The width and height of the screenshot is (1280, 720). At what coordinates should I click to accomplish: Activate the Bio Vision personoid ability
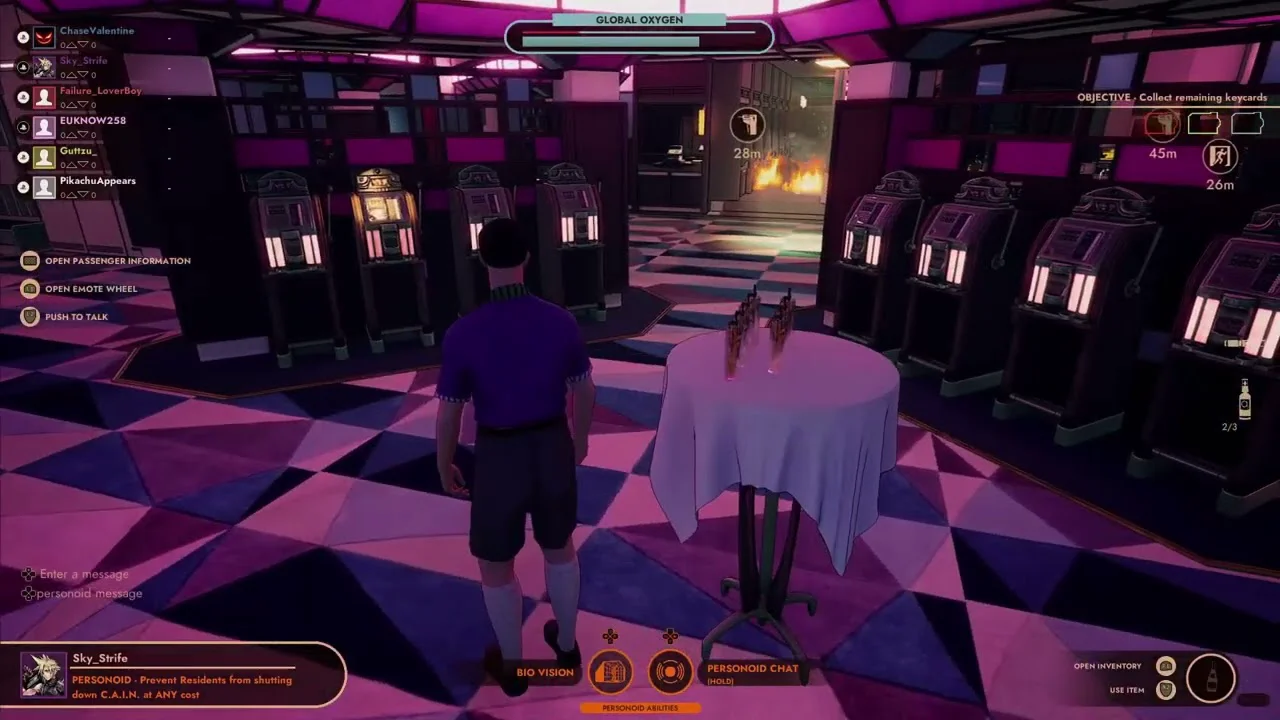tap(610, 672)
